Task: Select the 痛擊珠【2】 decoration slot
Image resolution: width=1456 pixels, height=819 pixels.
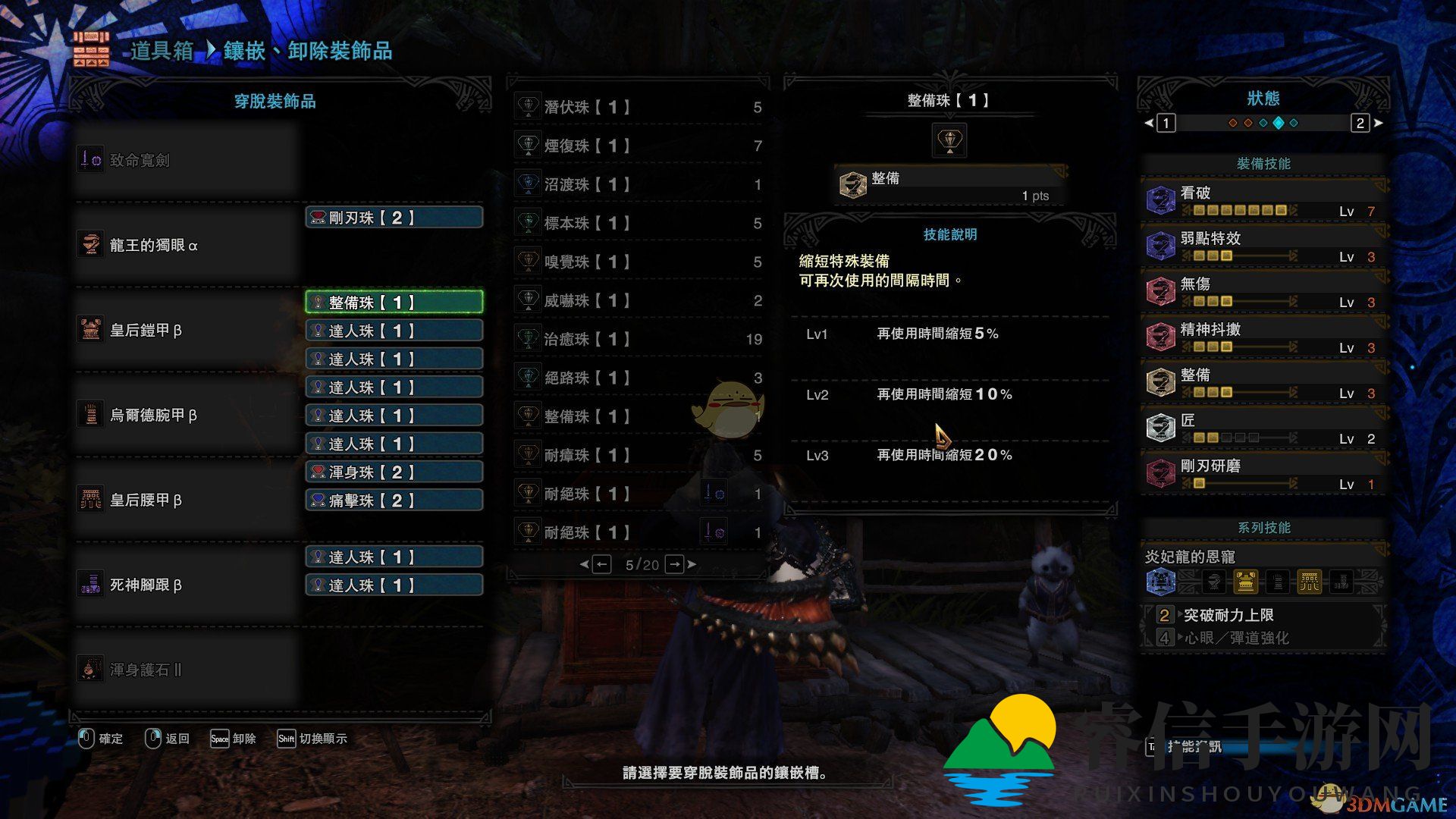Action: (x=394, y=500)
